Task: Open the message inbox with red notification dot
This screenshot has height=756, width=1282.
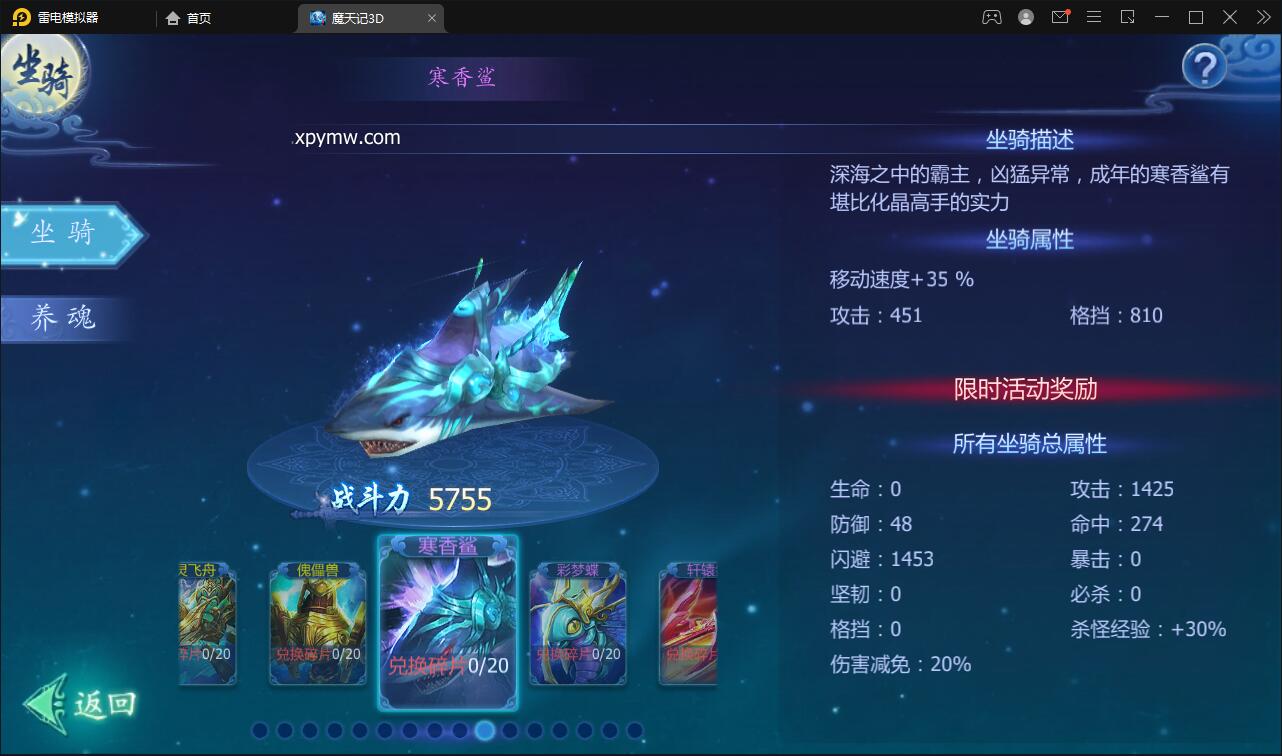Action: (1060, 17)
